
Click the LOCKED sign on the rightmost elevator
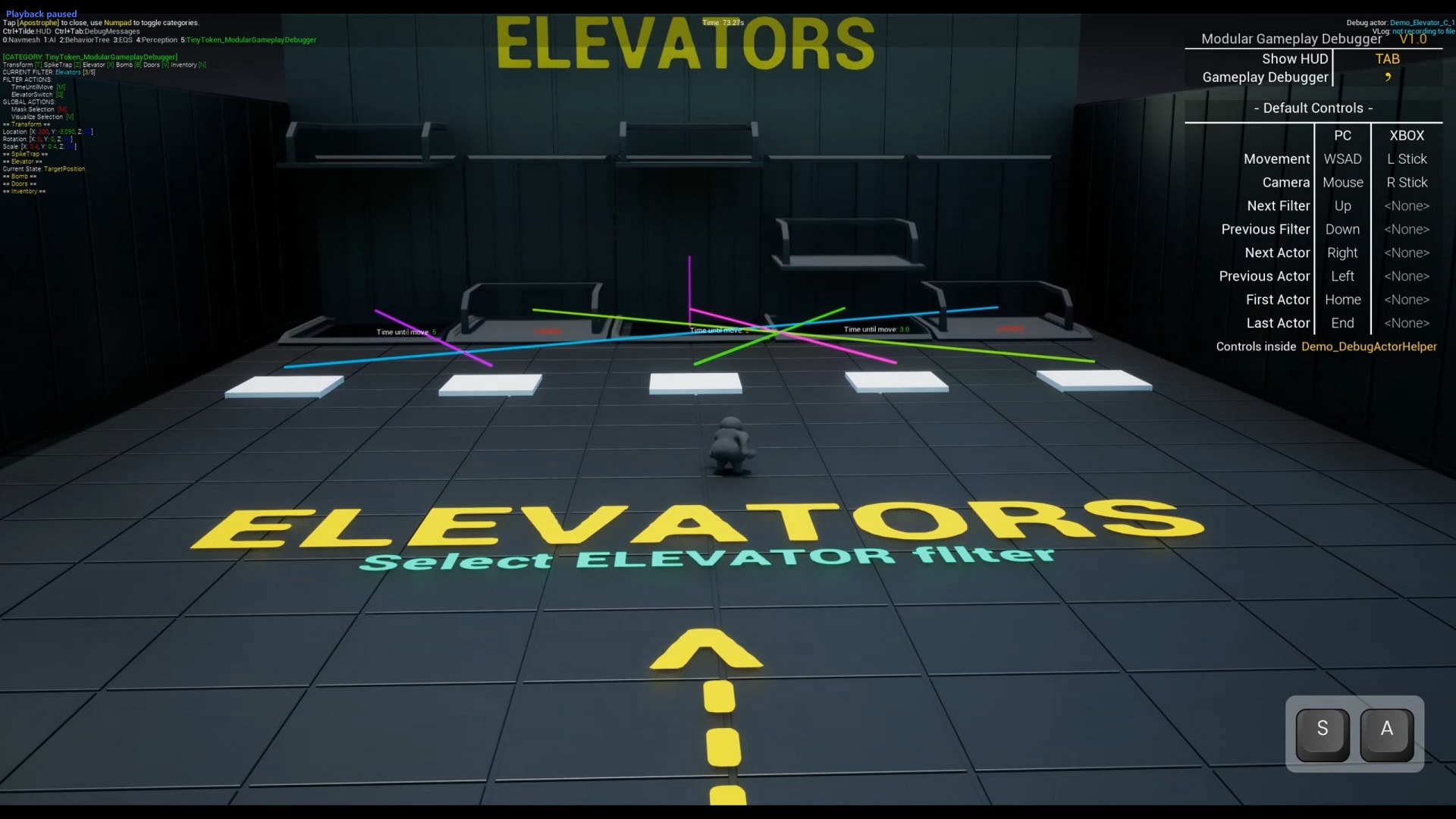point(1010,329)
